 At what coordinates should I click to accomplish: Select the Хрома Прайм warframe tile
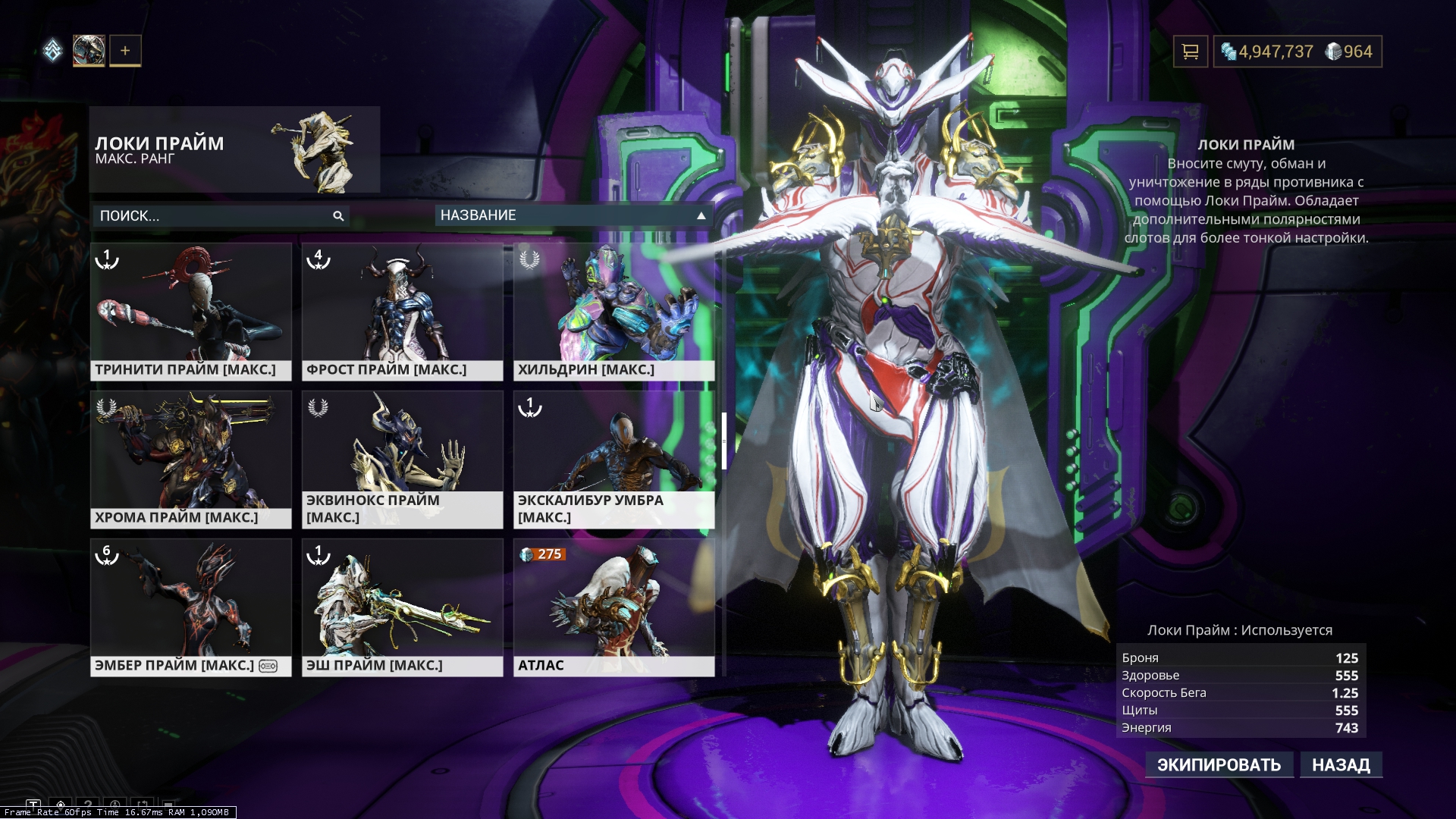[190, 459]
